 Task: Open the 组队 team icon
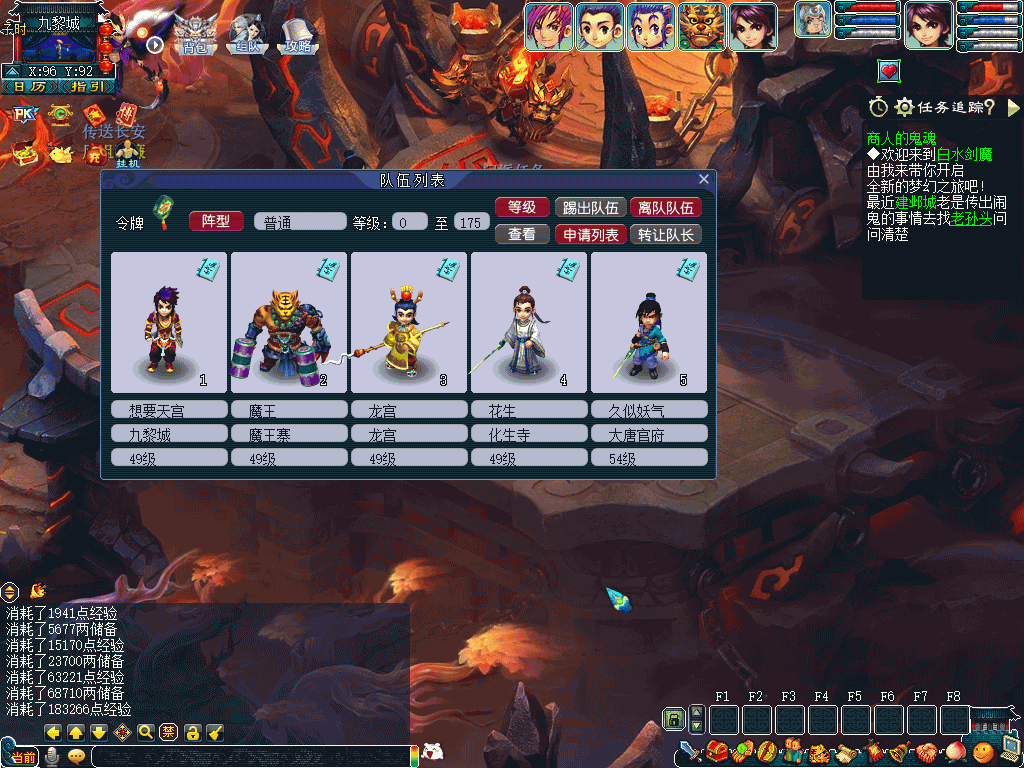pyautogui.click(x=245, y=35)
